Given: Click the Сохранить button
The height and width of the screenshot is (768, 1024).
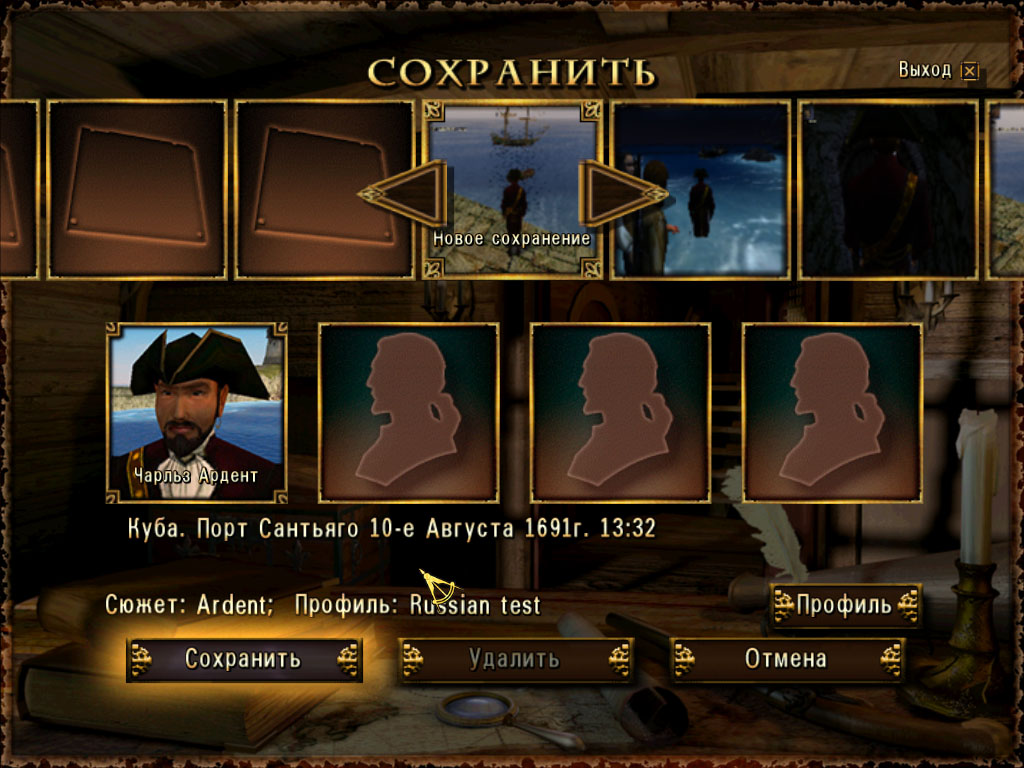Looking at the screenshot, I should (x=243, y=660).
